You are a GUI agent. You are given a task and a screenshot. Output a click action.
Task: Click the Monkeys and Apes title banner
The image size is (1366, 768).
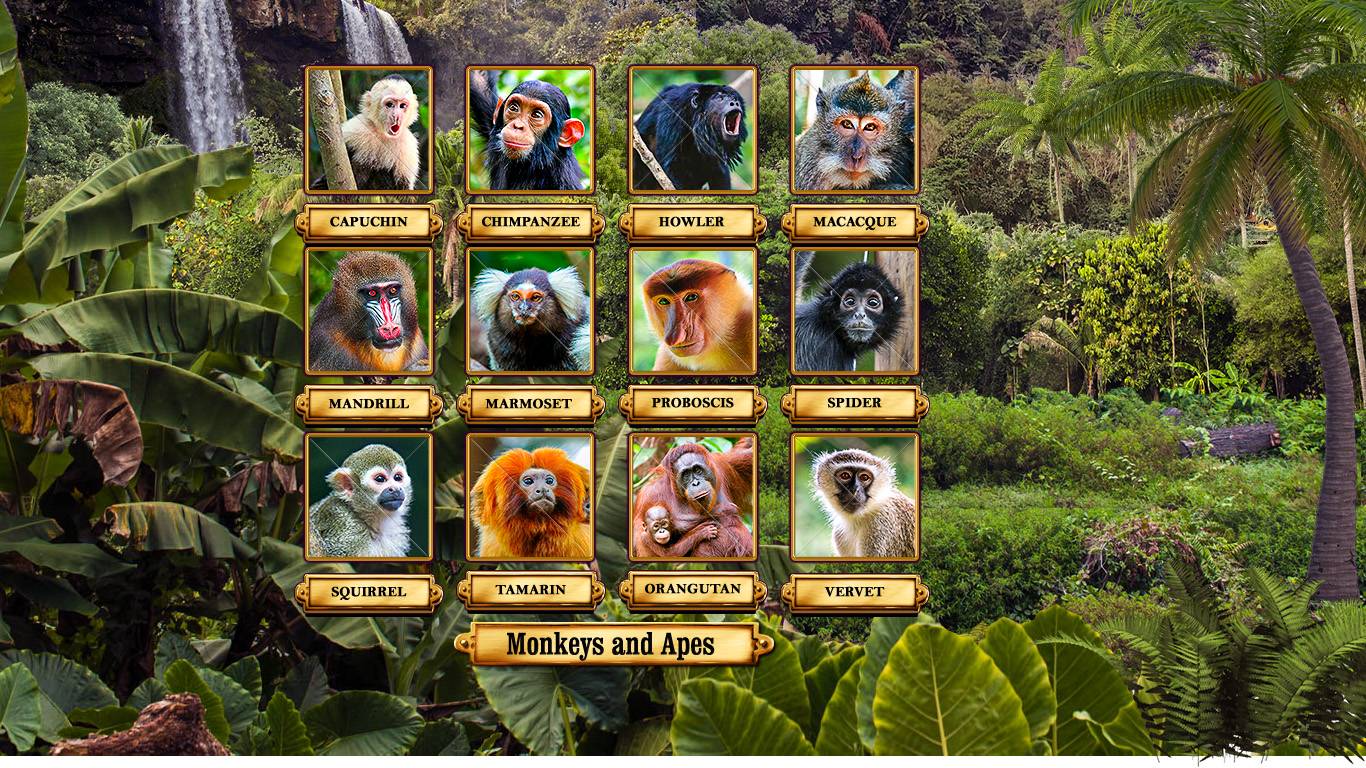point(612,645)
